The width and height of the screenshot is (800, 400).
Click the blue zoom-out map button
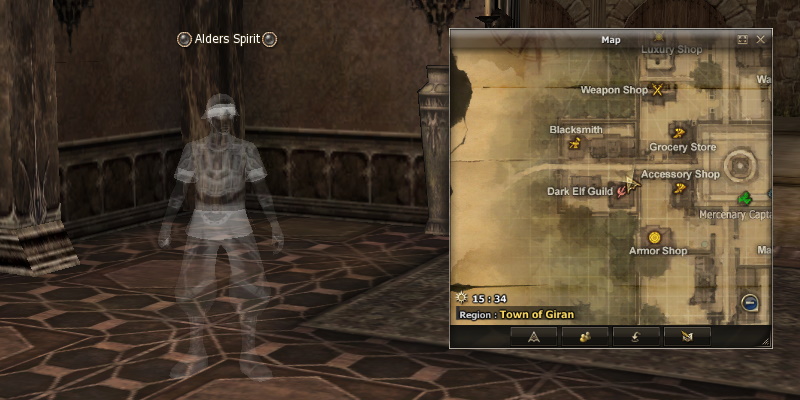tap(750, 304)
